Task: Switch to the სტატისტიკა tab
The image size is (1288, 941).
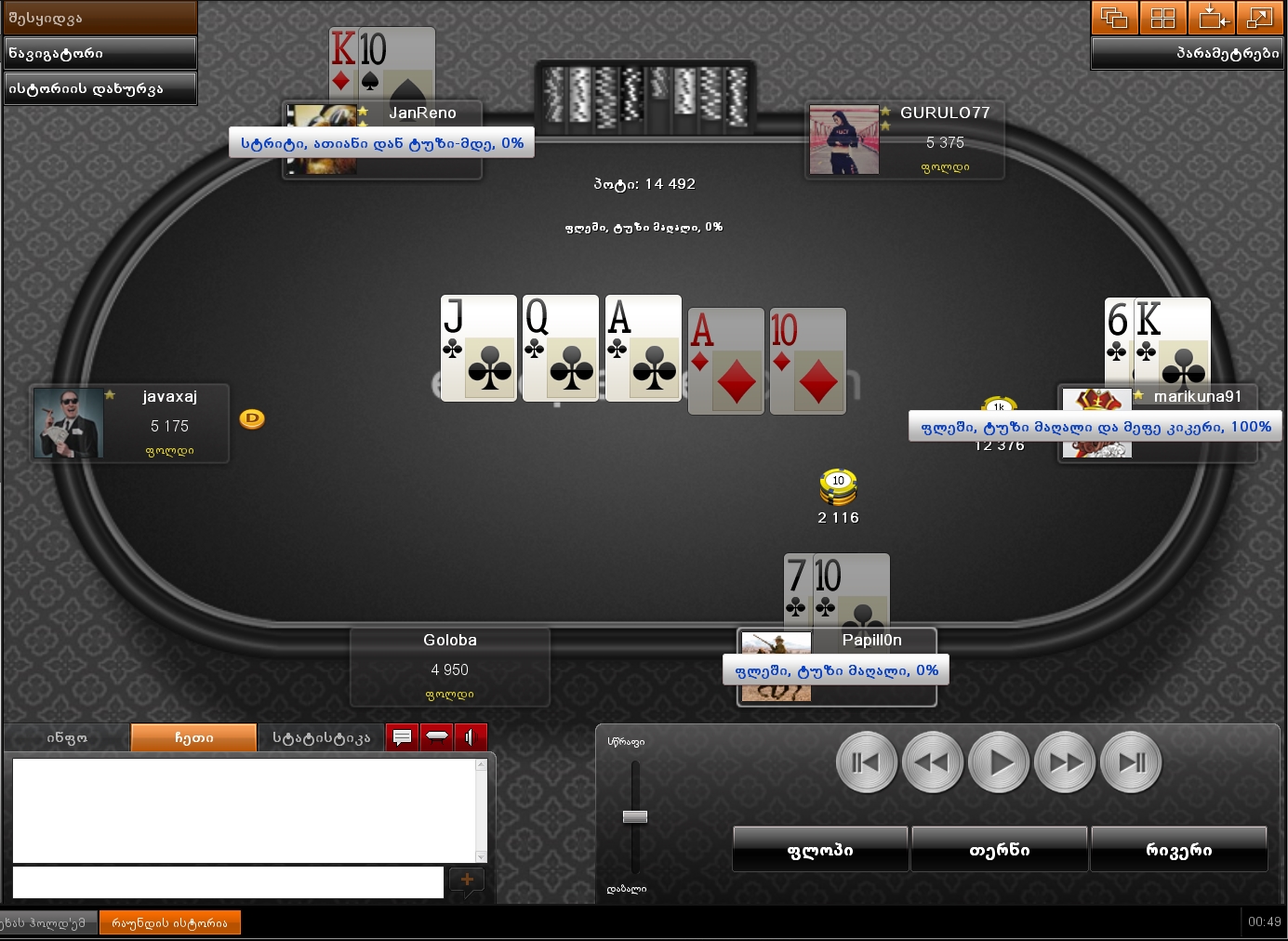Action: tap(320, 736)
